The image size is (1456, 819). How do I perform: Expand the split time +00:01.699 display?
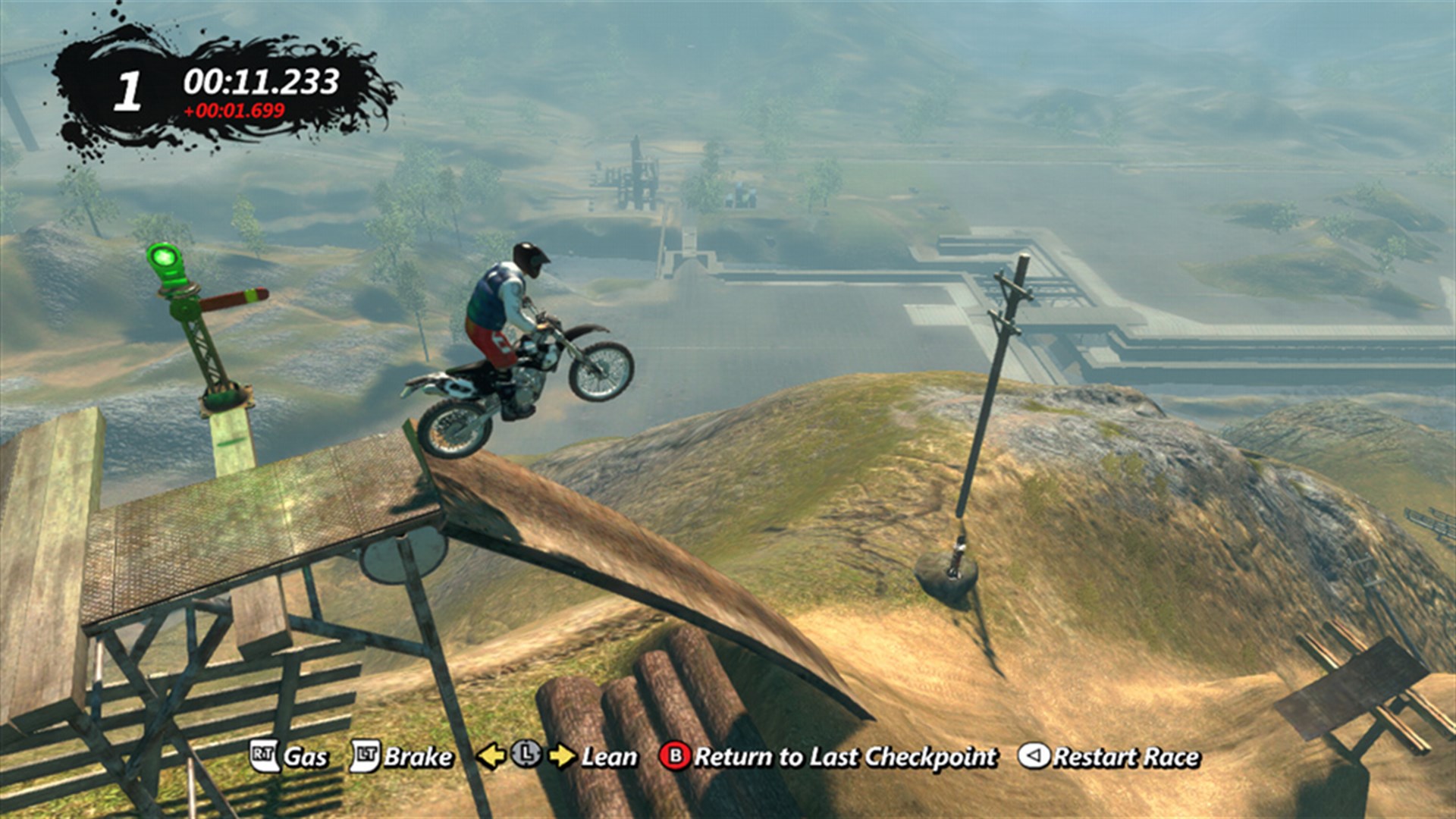235,111
